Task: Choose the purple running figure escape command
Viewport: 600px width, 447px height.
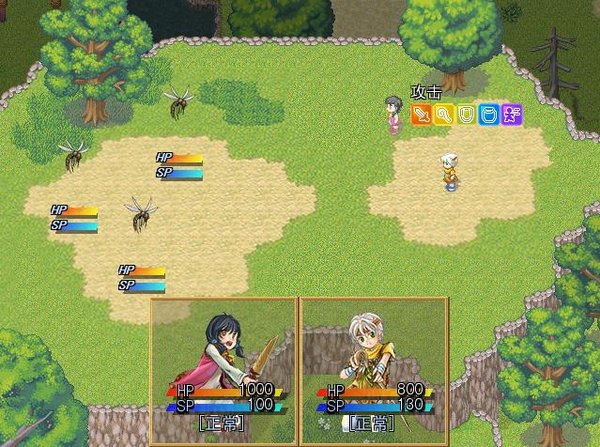Action: [x=512, y=115]
